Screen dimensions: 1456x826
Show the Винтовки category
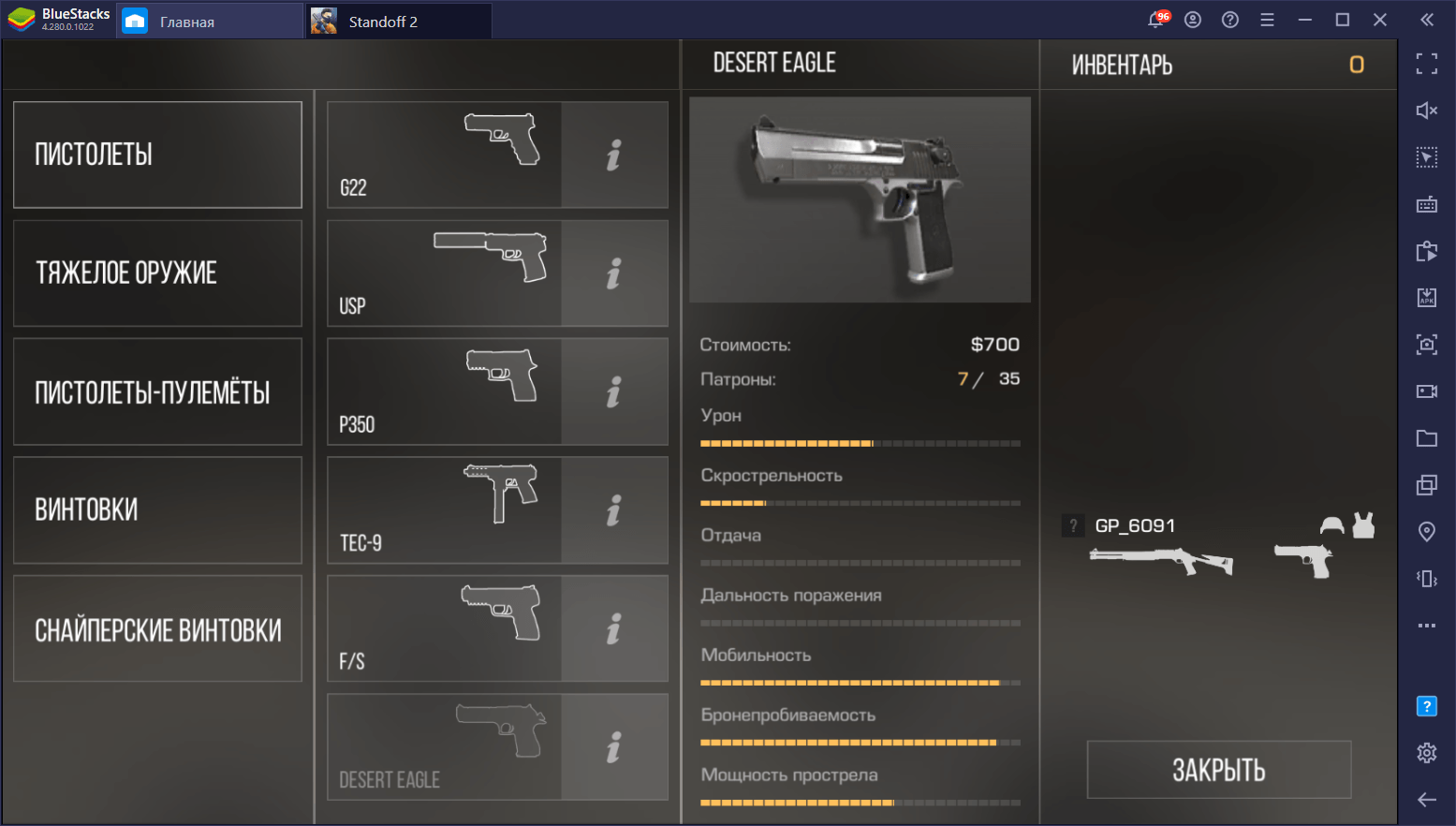click(157, 510)
